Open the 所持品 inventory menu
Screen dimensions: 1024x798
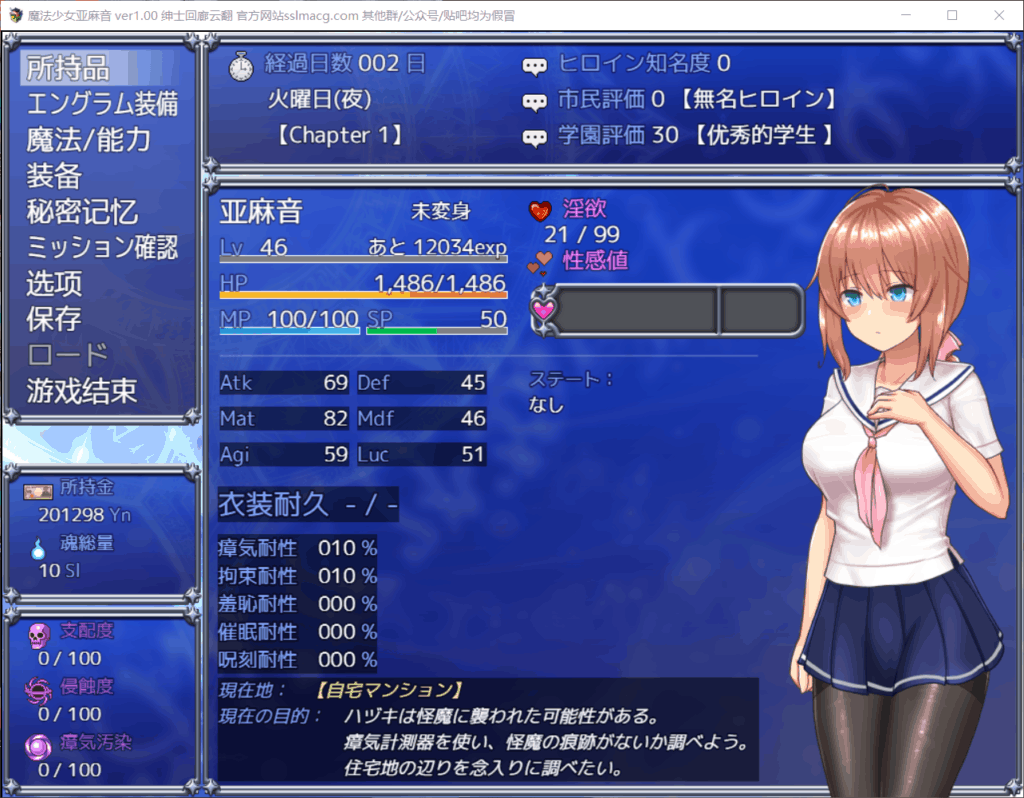[x=68, y=68]
